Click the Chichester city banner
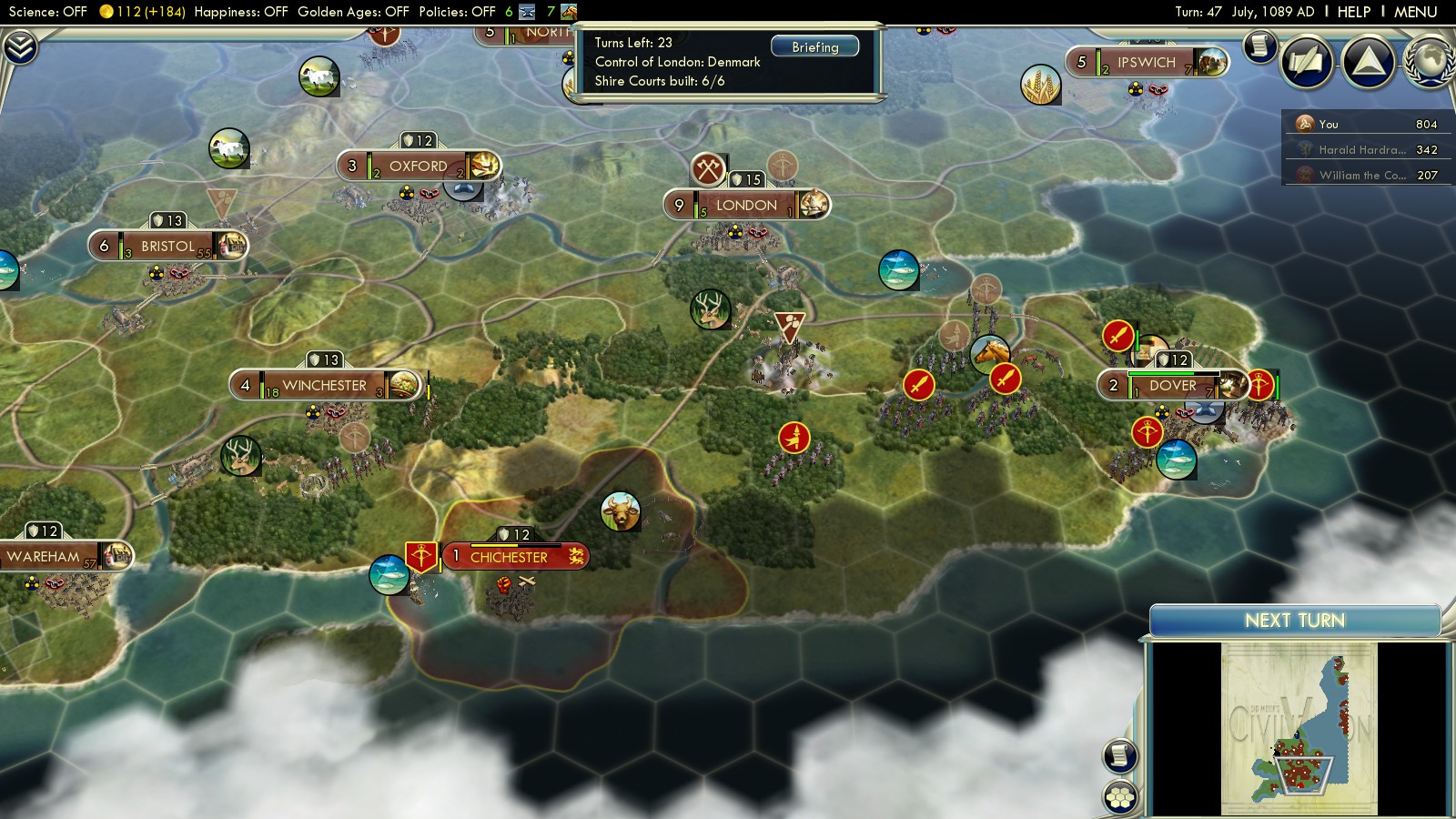 [x=509, y=557]
